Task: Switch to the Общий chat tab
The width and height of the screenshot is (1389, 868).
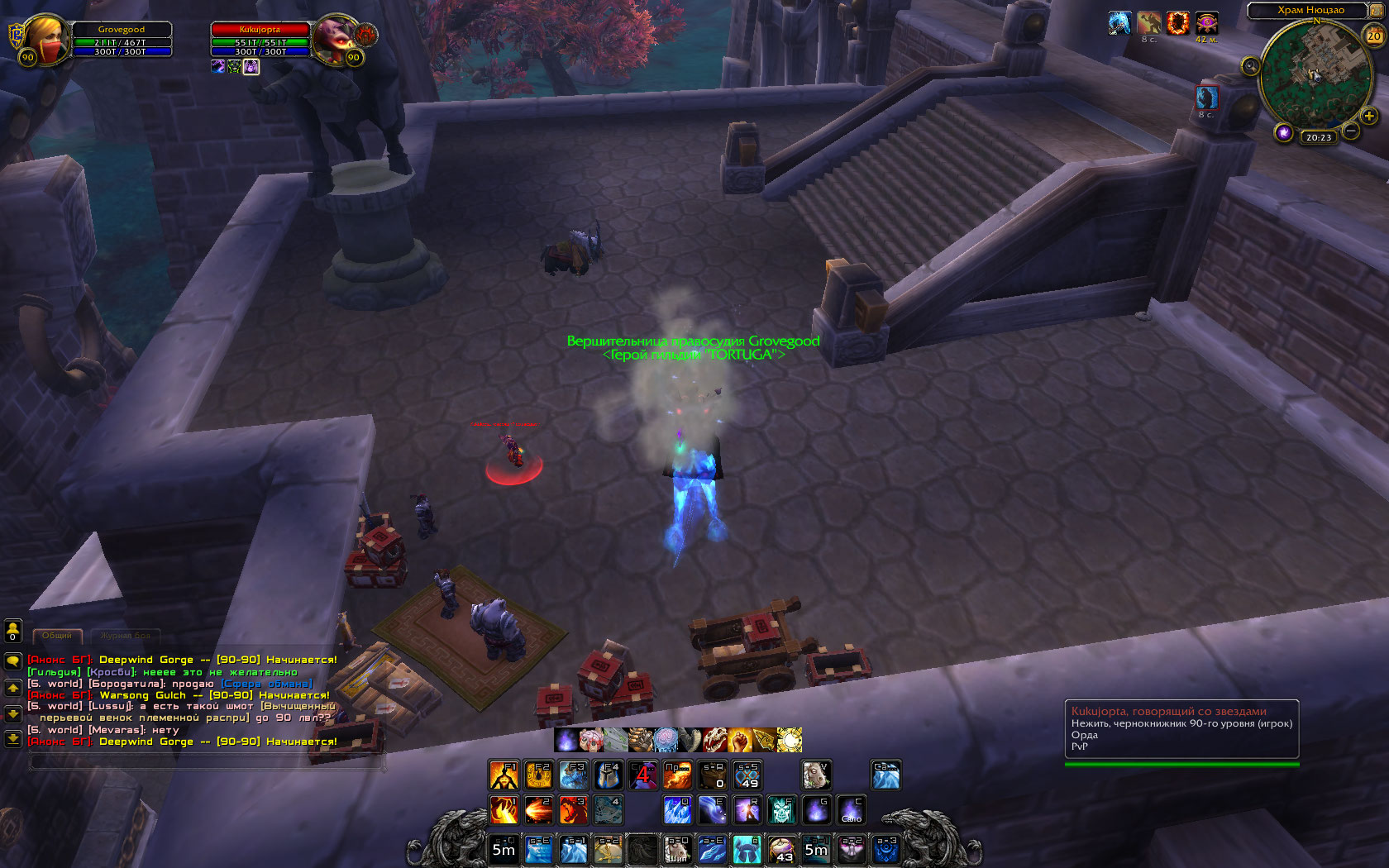Action: pyautogui.click(x=57, y=636)
